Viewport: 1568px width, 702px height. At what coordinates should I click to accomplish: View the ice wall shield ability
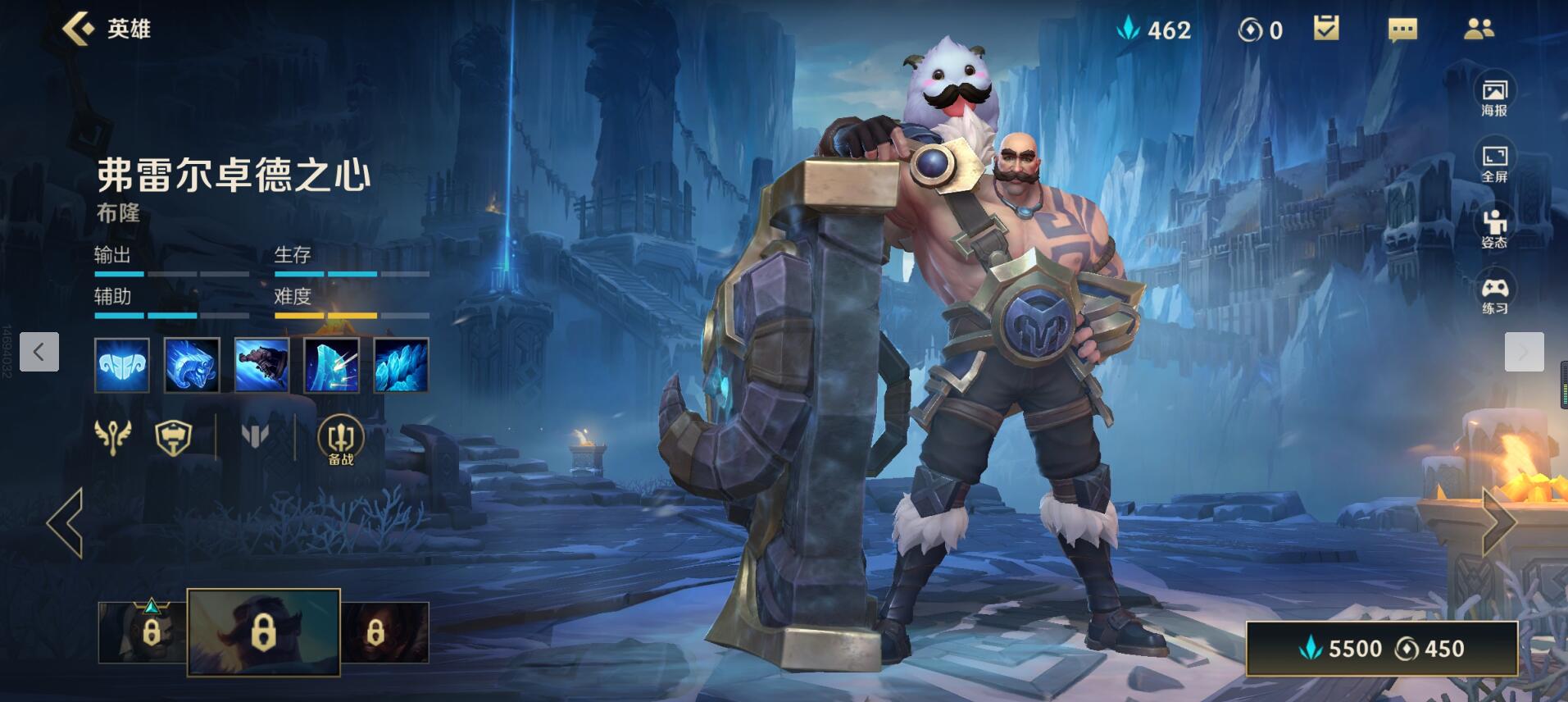[331, 365]
